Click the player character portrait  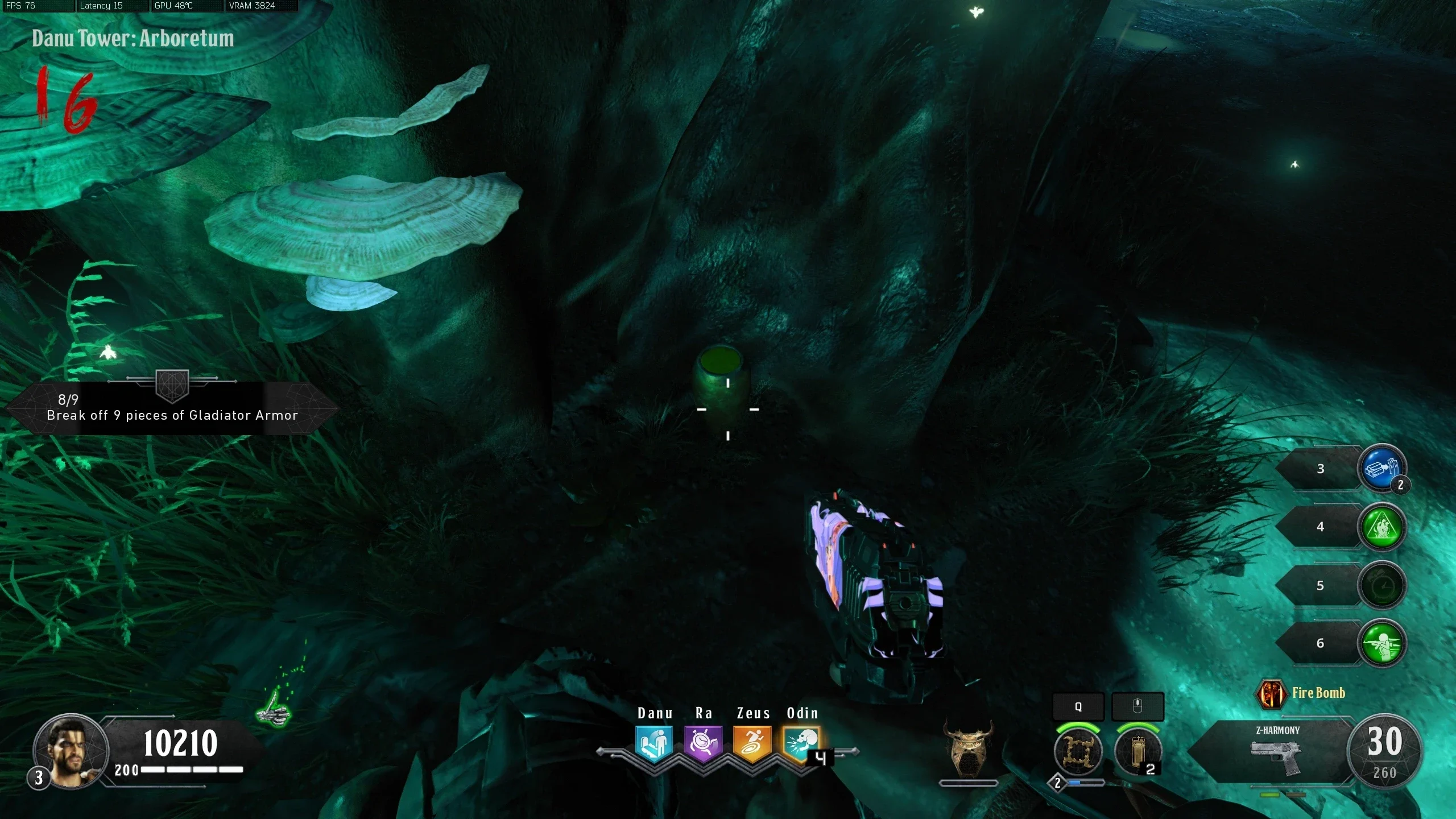click(x=72, y=751)
